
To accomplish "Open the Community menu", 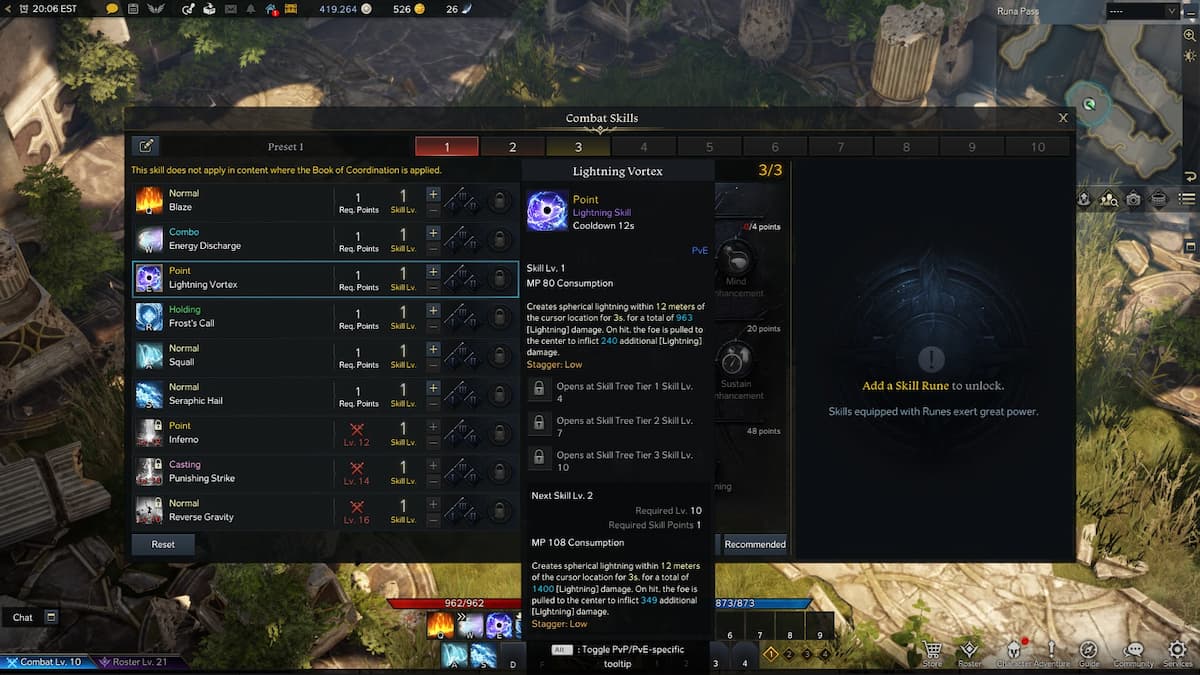I will point(1134,653).
